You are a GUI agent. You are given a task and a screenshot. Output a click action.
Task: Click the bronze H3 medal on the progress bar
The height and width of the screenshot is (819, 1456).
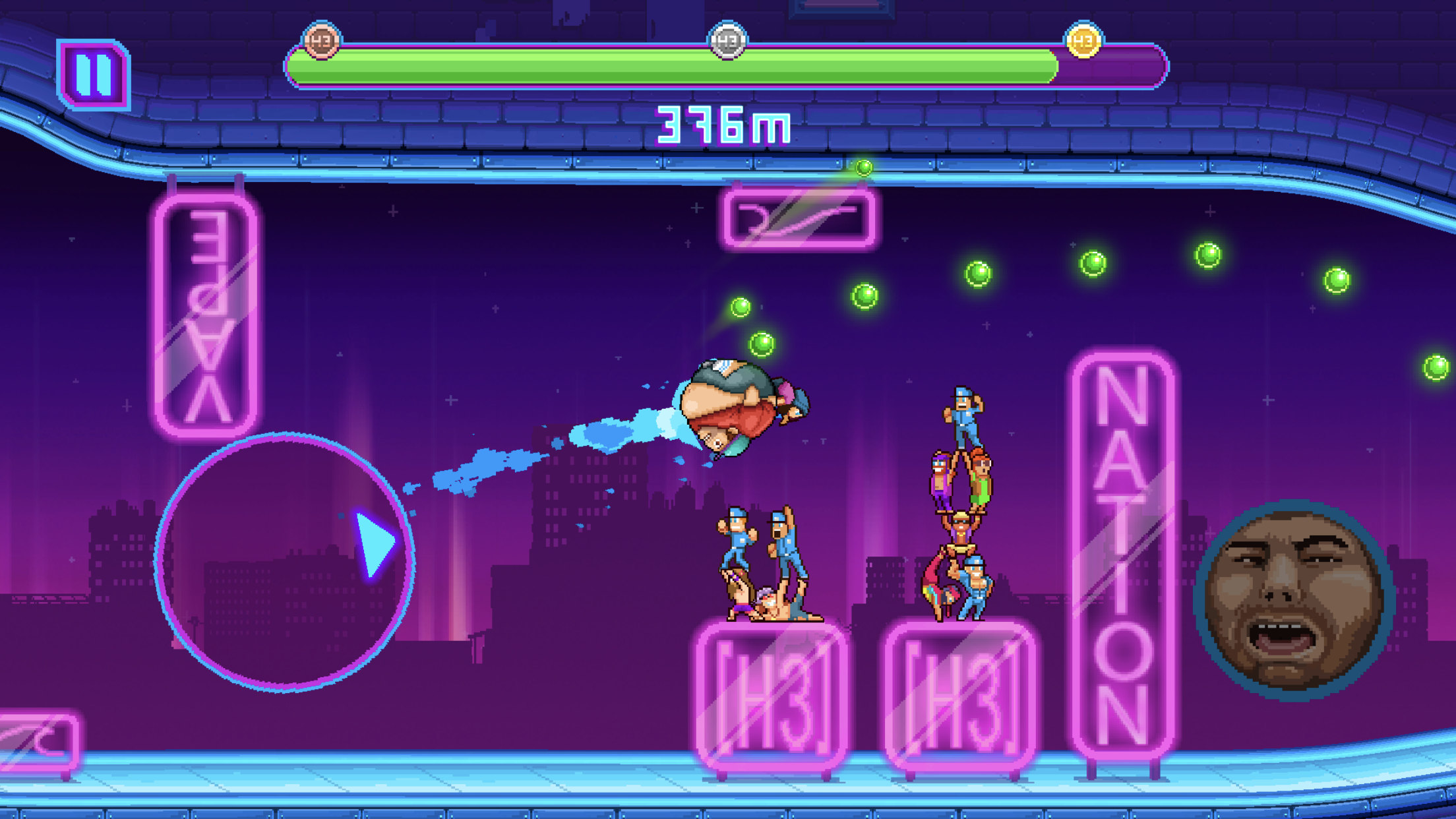coord(320,41)
